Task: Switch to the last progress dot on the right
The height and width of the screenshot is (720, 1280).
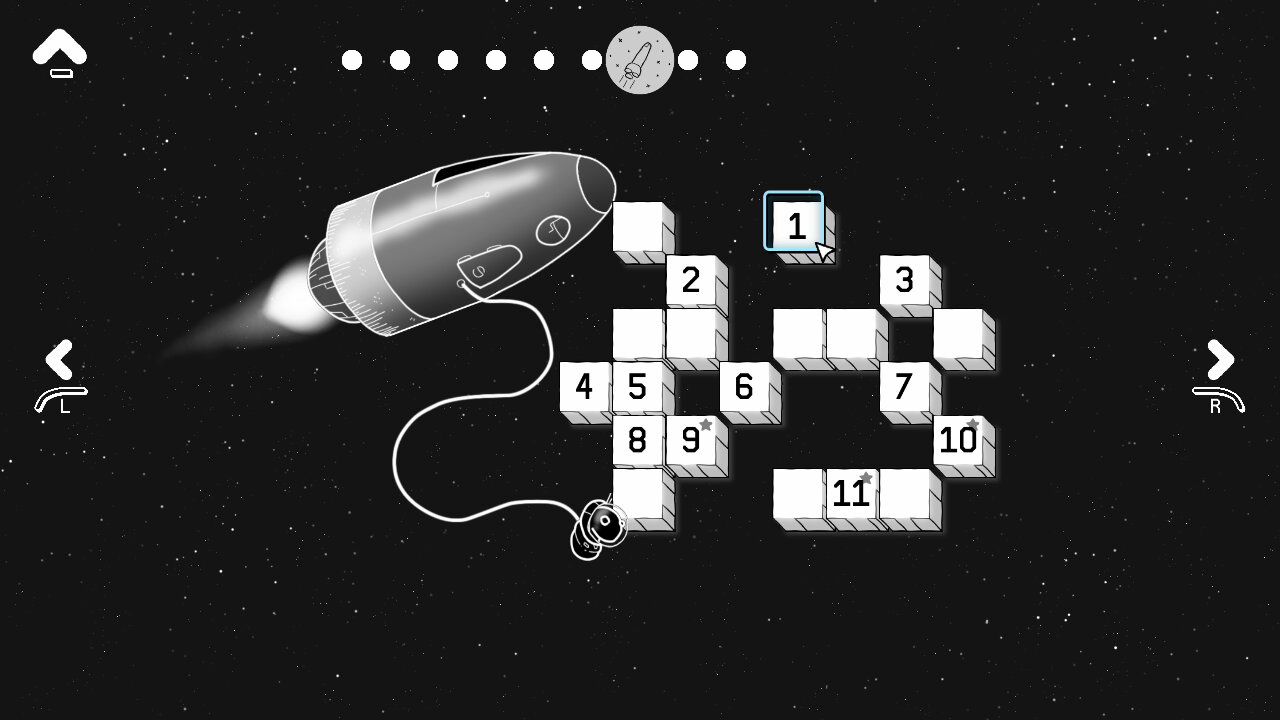Action: click(735, 59)
